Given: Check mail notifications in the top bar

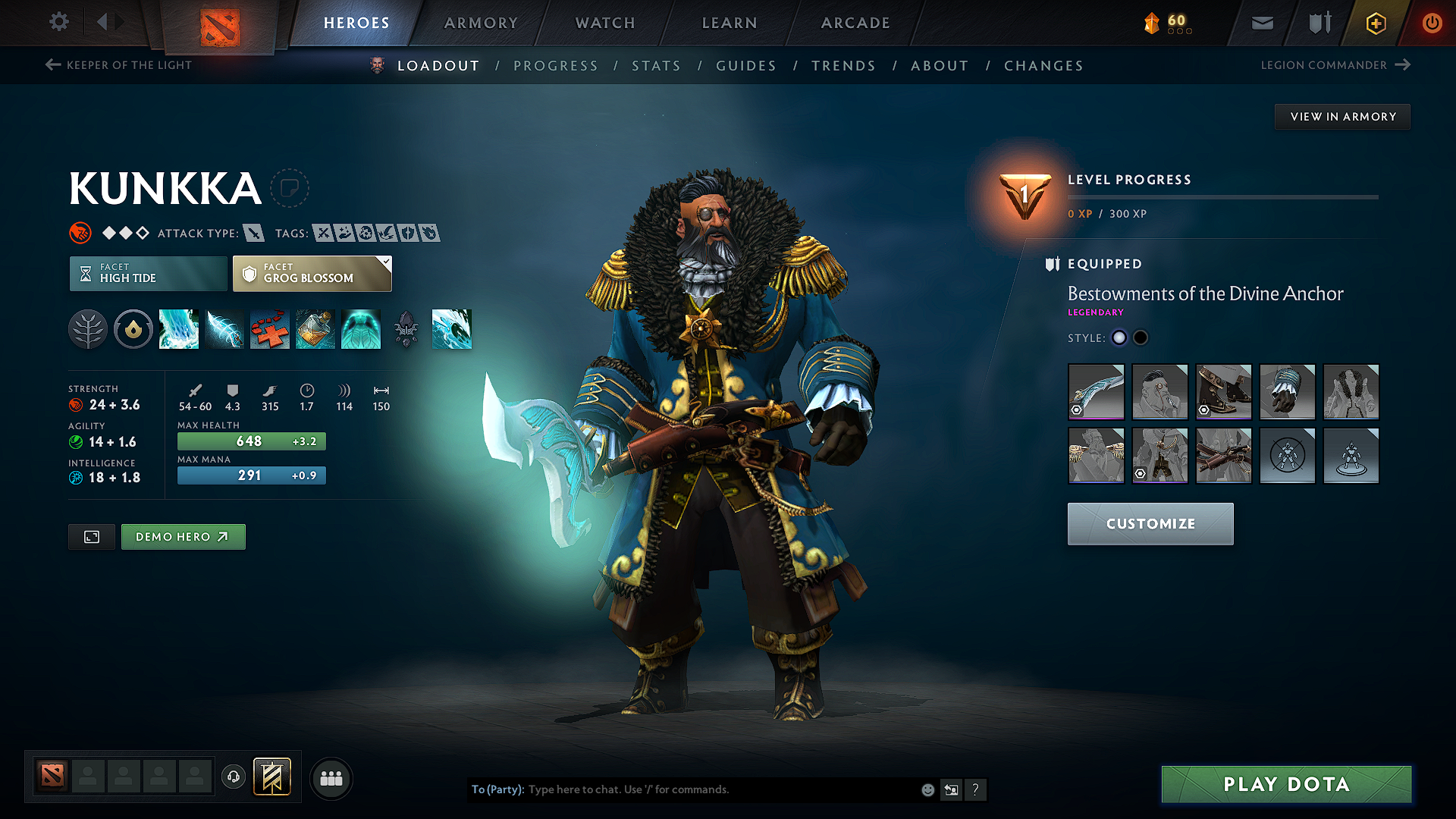Looking at the screenshot, I should [x=1261, y=23].
